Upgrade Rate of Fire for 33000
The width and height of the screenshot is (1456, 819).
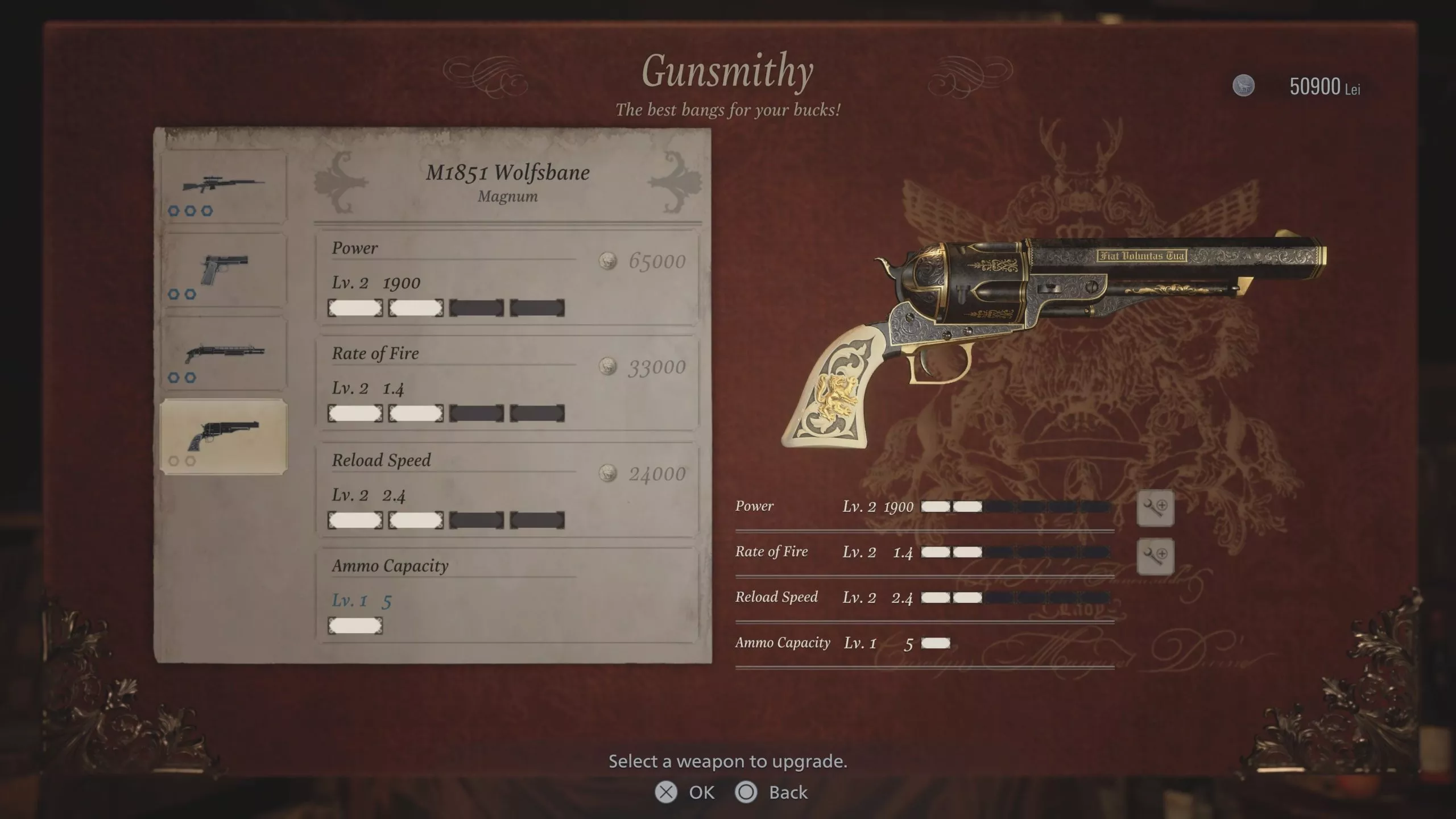click(507, 383)
